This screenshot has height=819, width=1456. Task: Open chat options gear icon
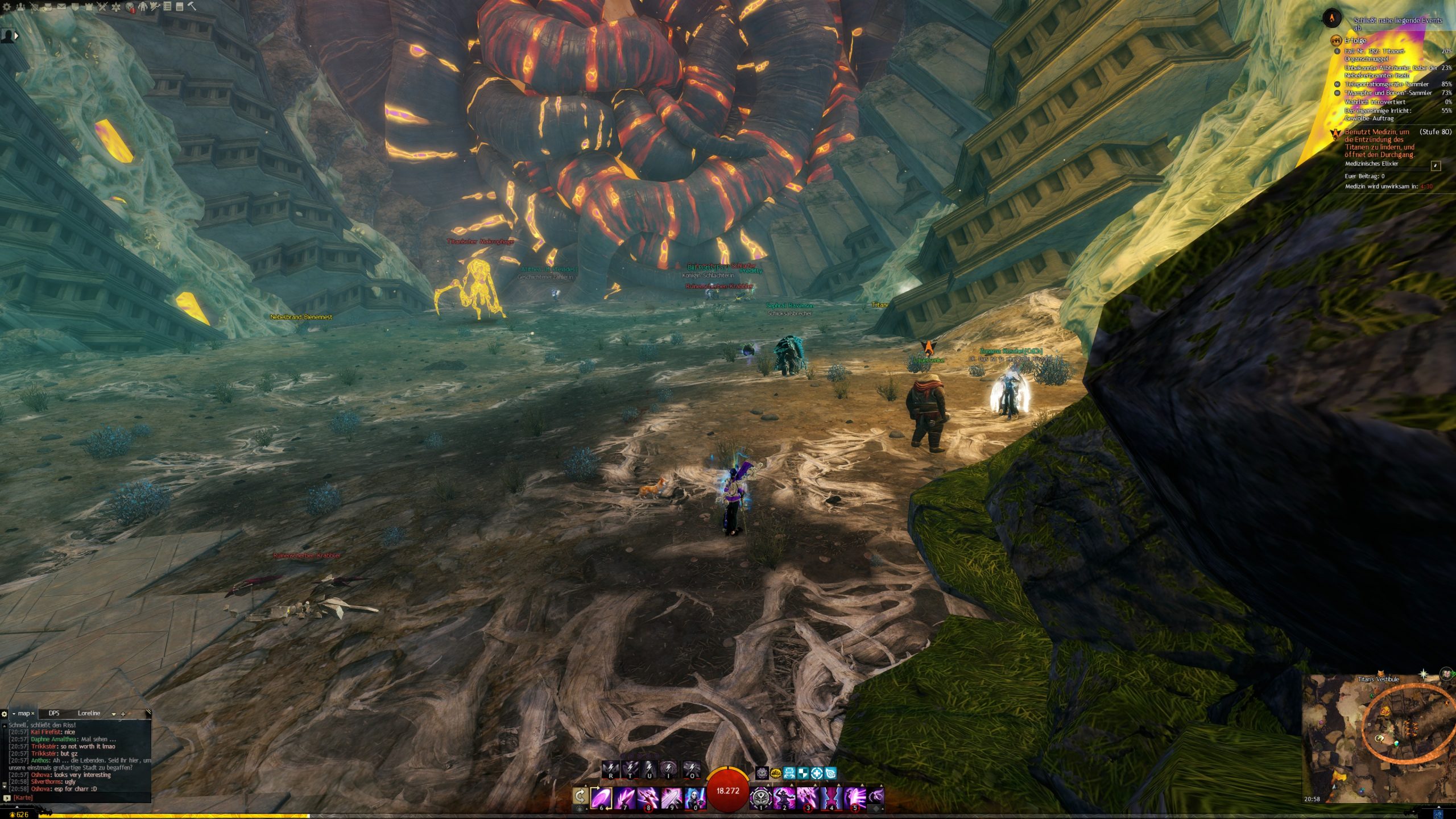coord(5,714)
